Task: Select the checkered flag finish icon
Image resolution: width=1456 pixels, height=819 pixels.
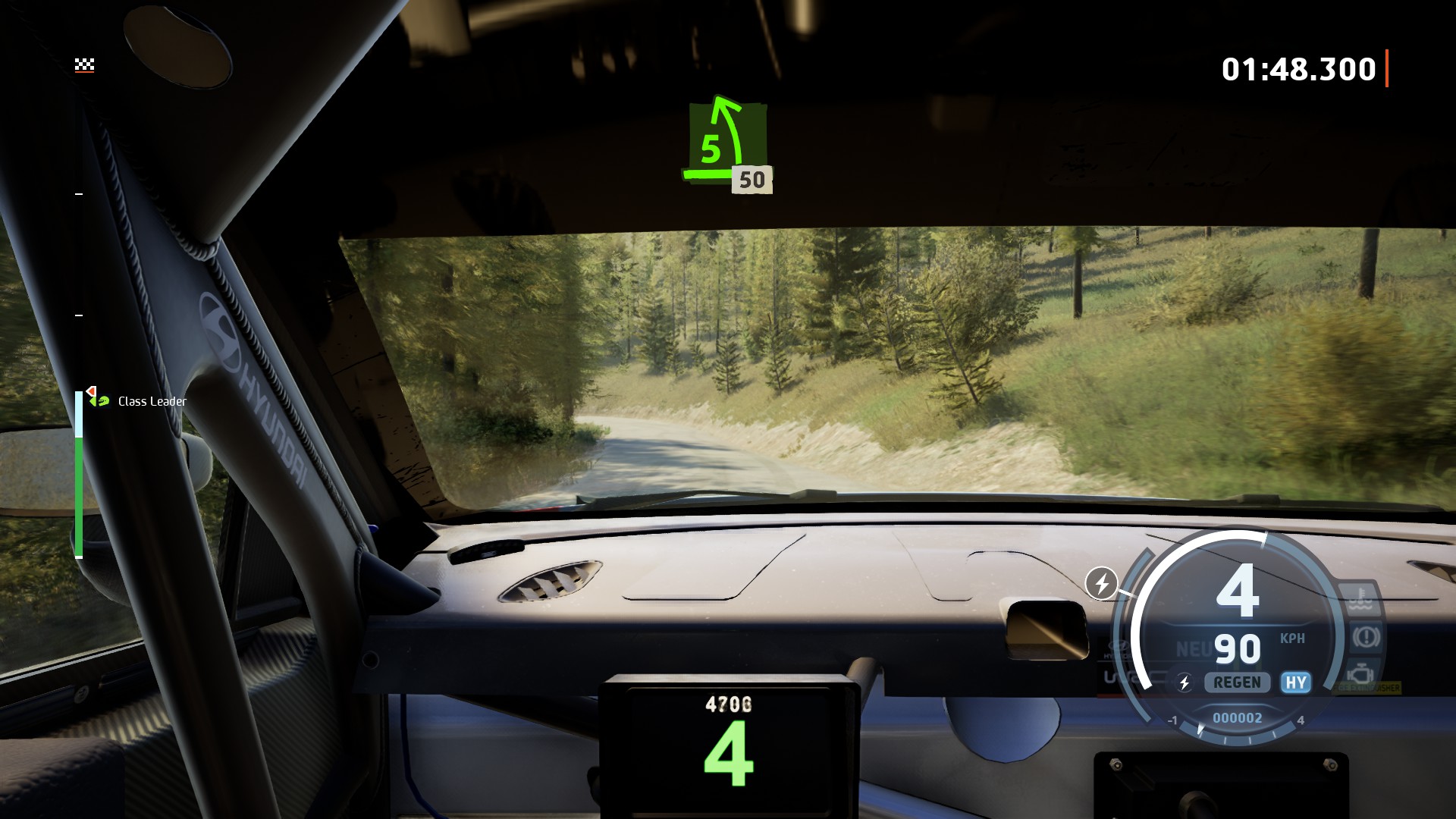Action: 84,65
